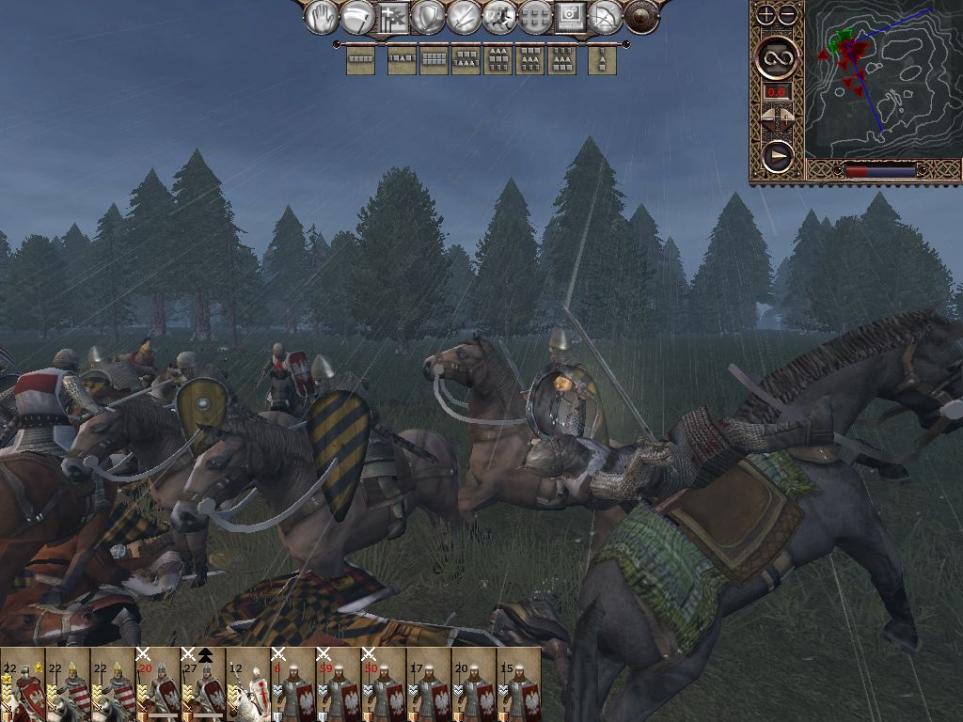Select the unit card showing 17 soldiers
This screenshot has width=963, height=722.
(x=427, y=685)
